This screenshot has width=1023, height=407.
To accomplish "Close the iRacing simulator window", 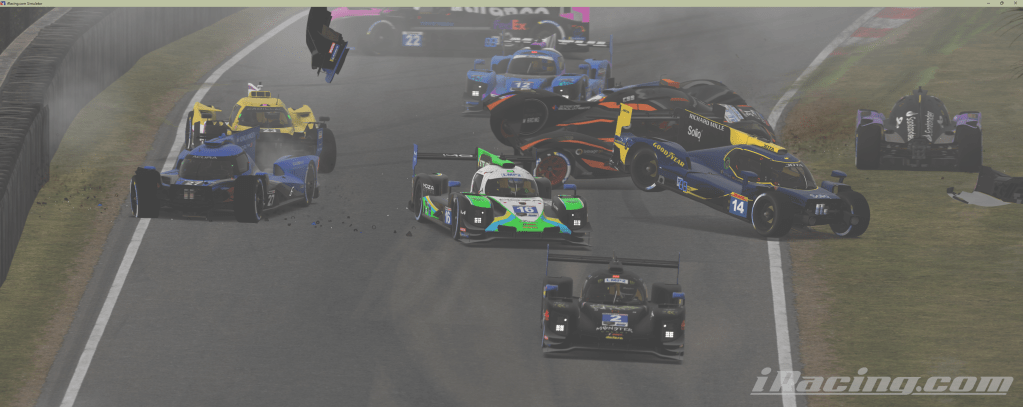I will pyautogui.click(x=1013, y=3).
